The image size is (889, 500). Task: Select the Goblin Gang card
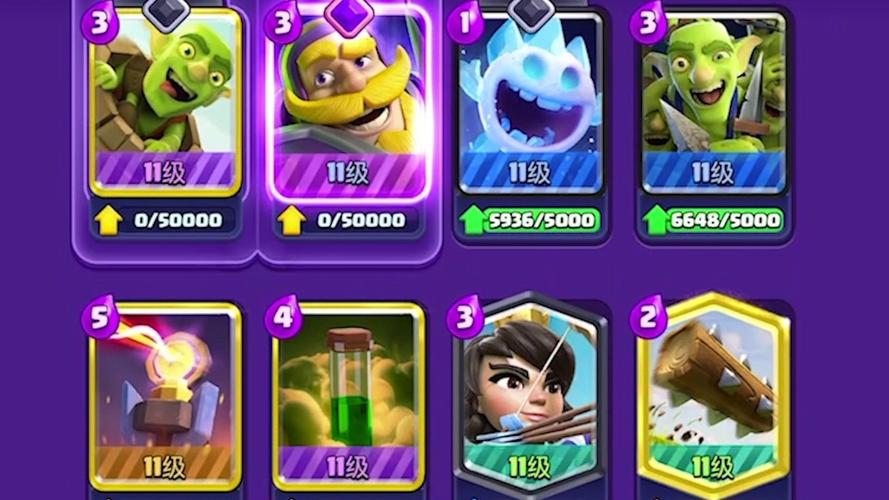point(713,100)
